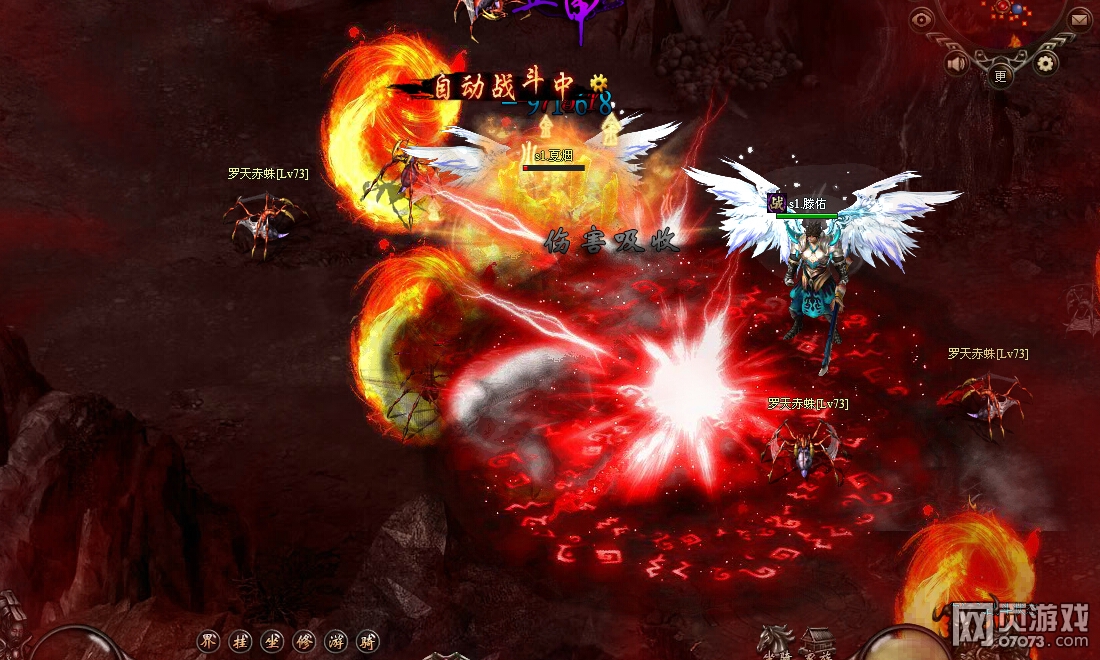Open the mail envelope icon
This screenshot has width=1100, height=660.
click(x=1080, y=18)
